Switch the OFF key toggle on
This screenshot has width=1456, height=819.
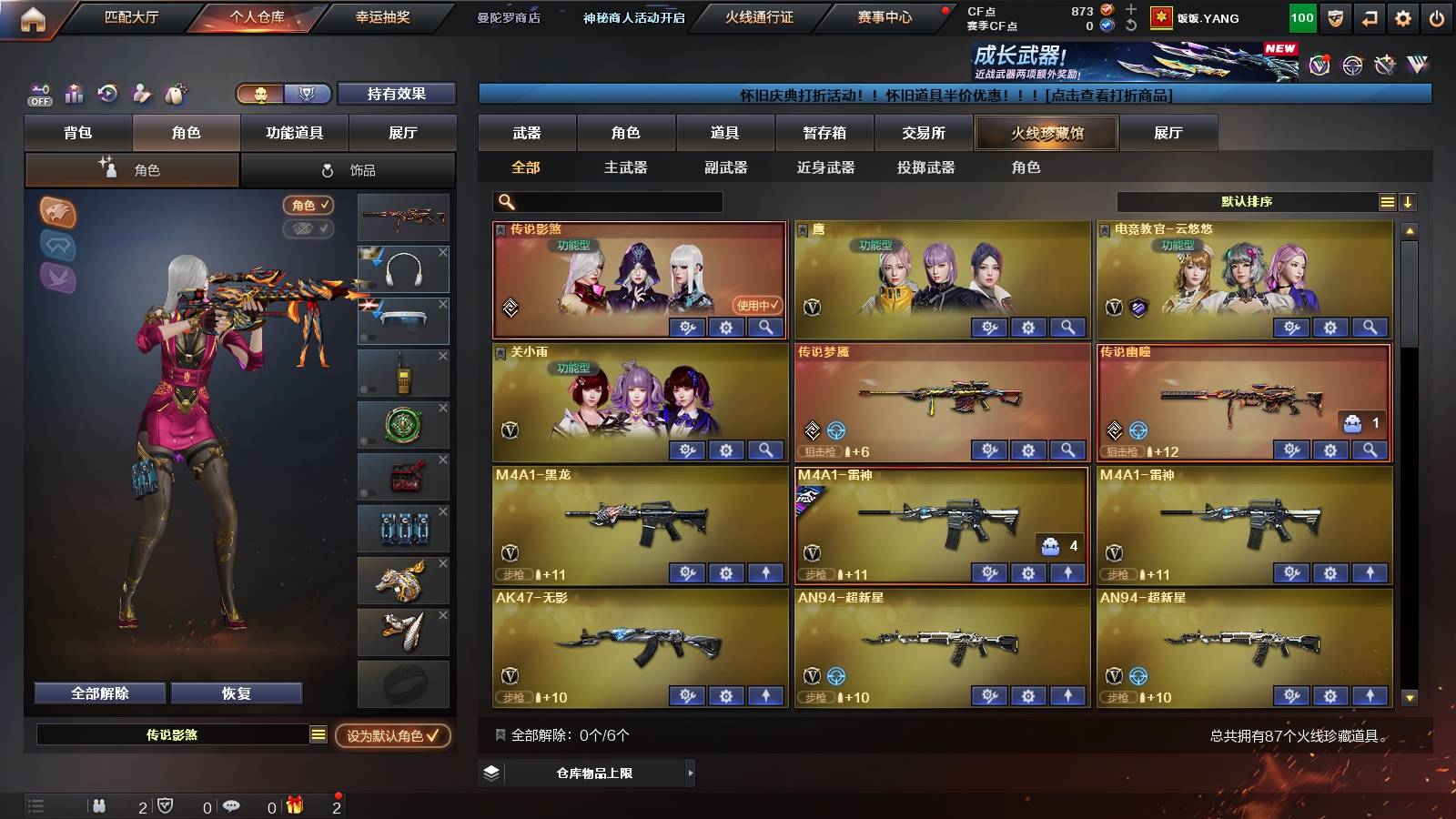click(x=38, y=94)
